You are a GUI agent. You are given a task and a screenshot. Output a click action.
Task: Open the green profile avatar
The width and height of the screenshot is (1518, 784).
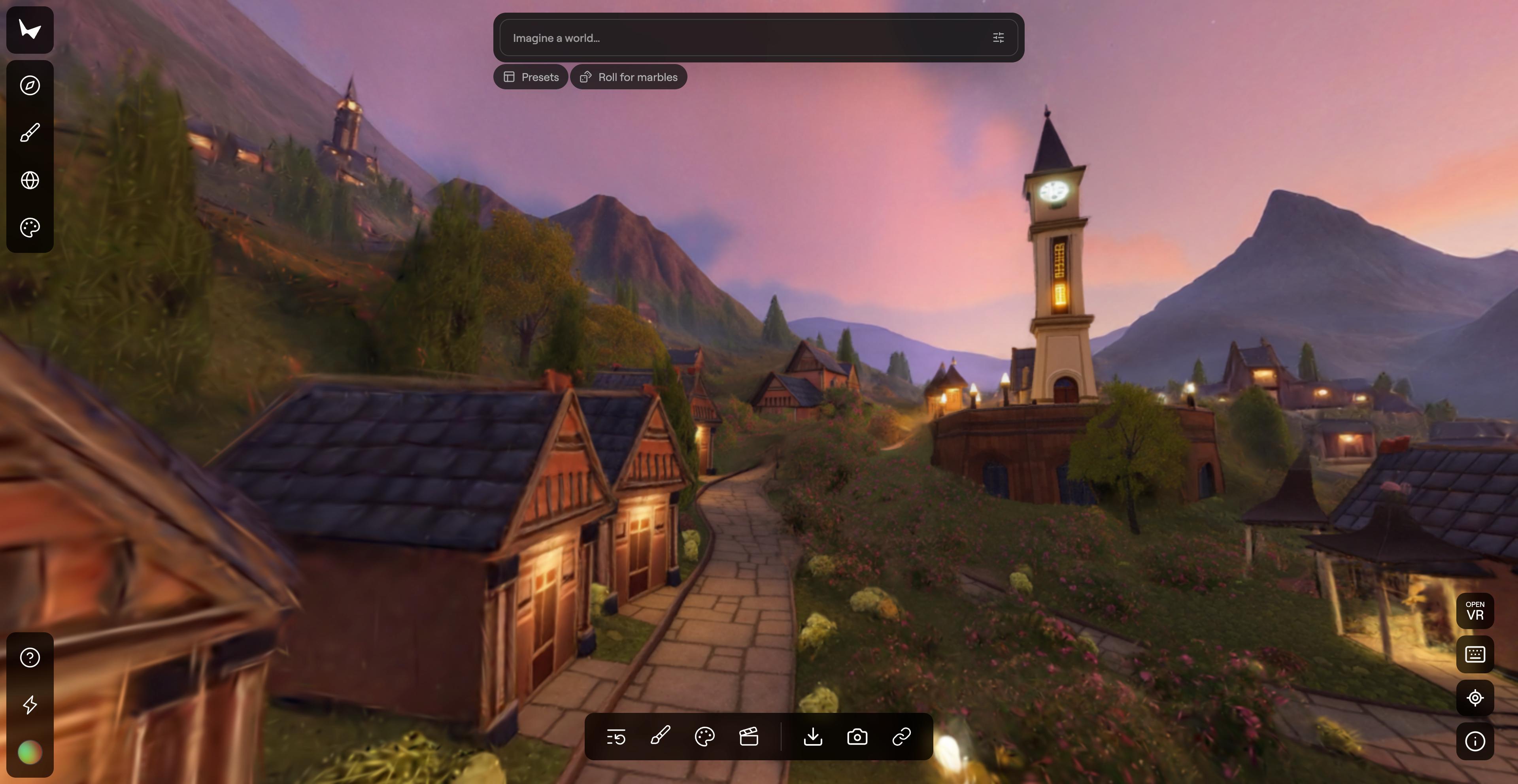(30, 752)
